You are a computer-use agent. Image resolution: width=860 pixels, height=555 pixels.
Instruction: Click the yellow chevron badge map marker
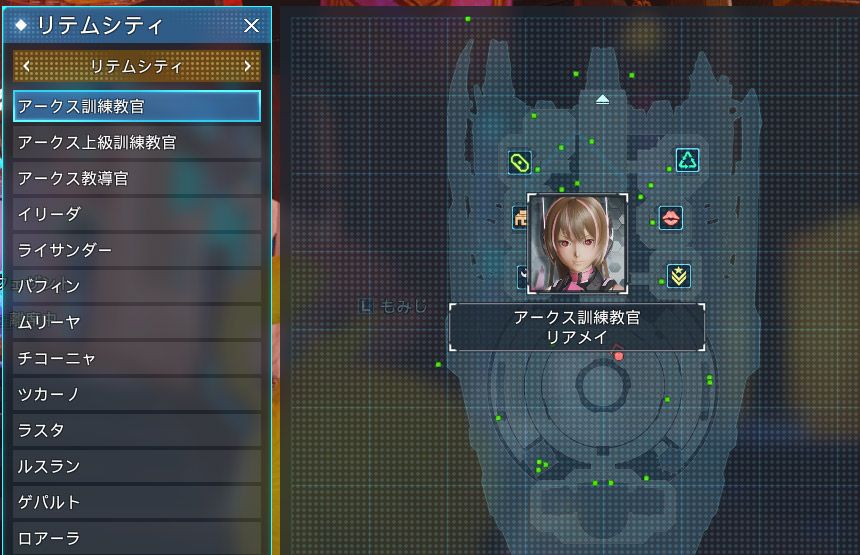pos(678,276)
